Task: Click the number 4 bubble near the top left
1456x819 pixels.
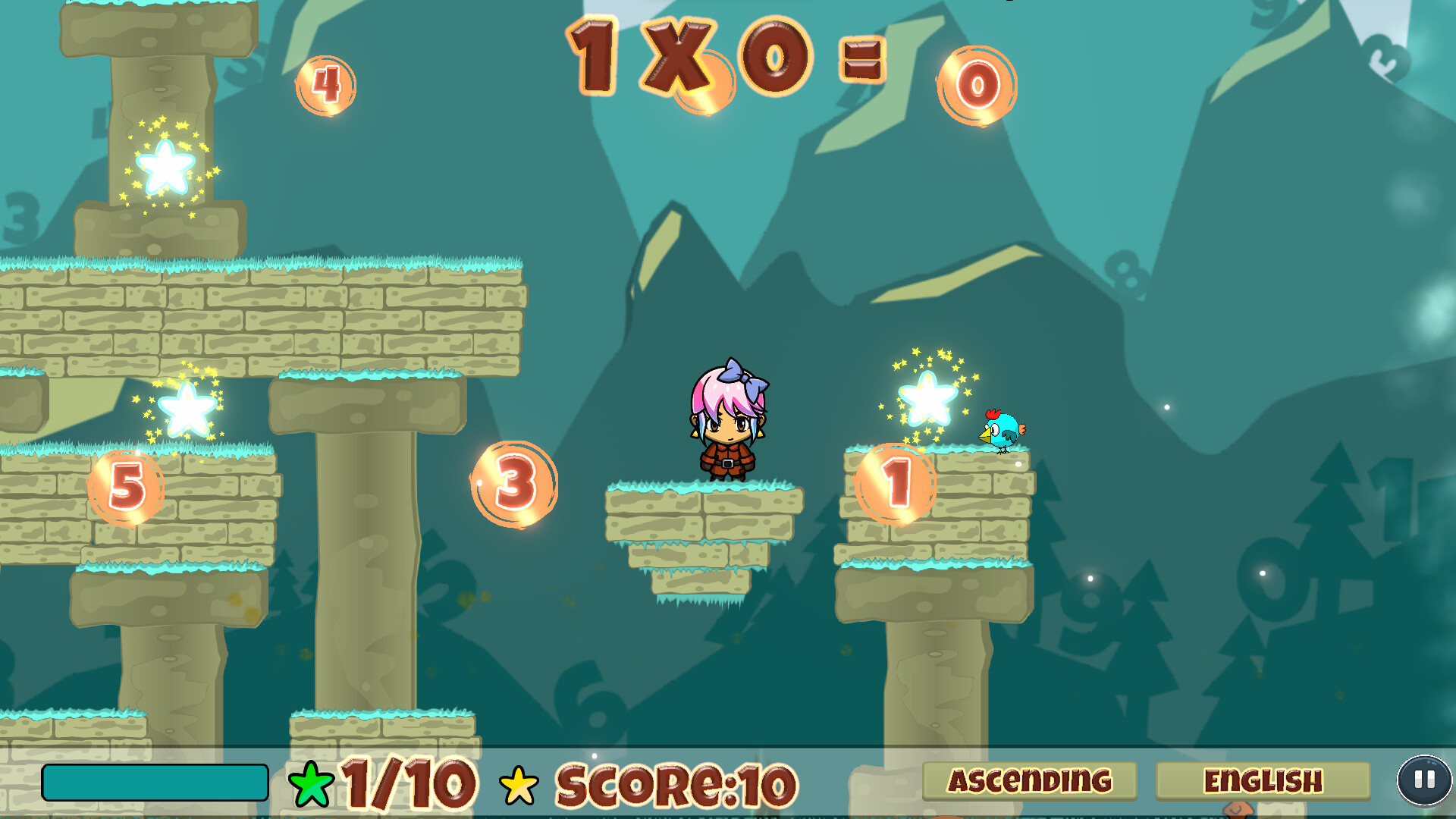Action: pos(326,86)
